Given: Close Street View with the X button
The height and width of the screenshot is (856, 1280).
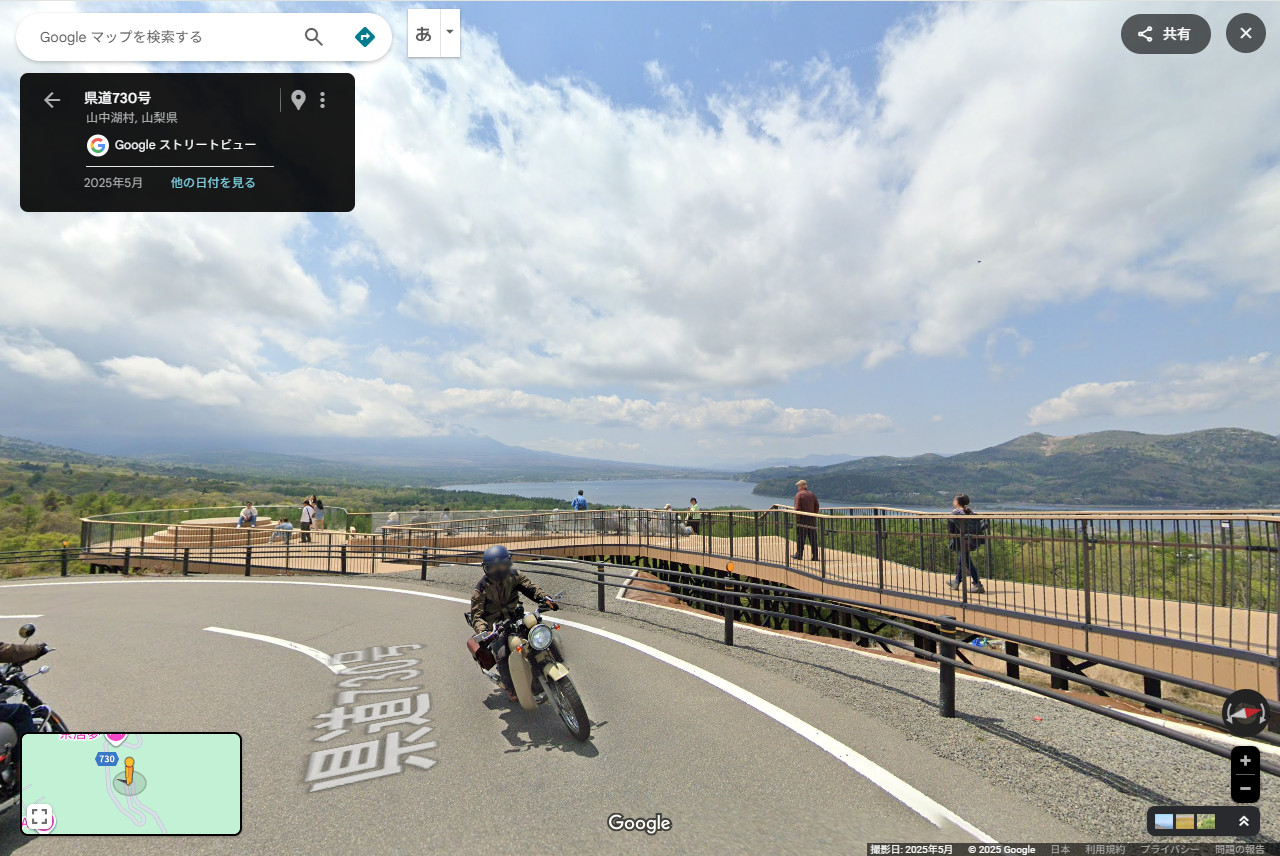Looking at the screenshot, I should pos(1245,34).
